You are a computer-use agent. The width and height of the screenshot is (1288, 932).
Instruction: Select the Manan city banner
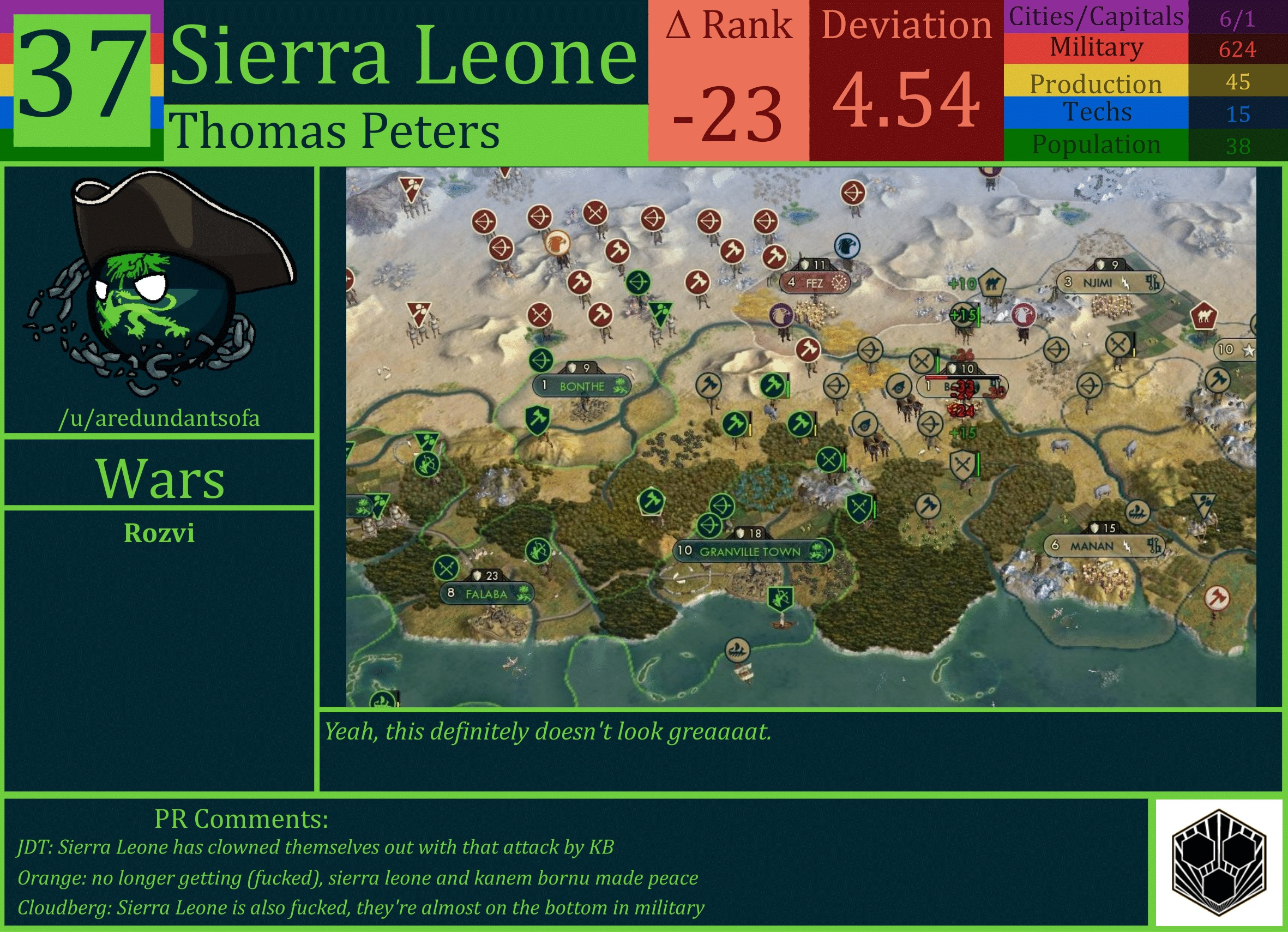point(1104,546)
